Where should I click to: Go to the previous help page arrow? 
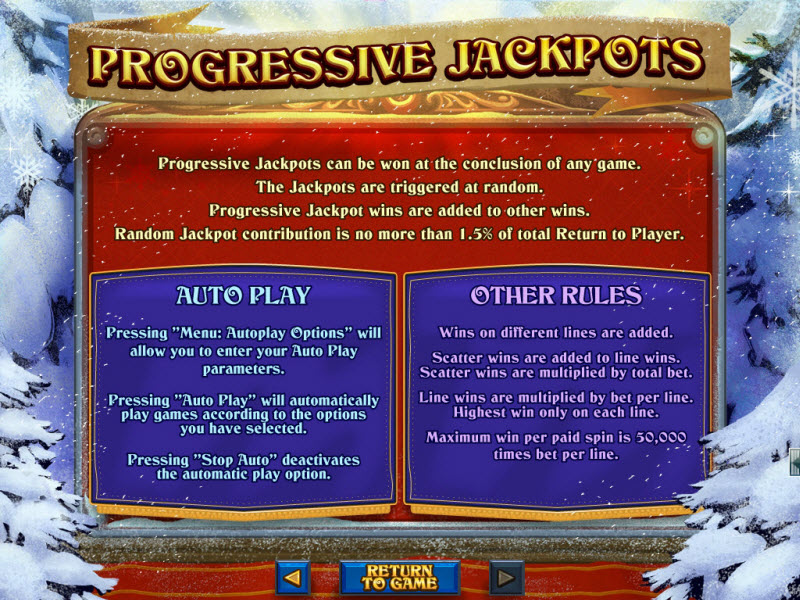(293, 577)
